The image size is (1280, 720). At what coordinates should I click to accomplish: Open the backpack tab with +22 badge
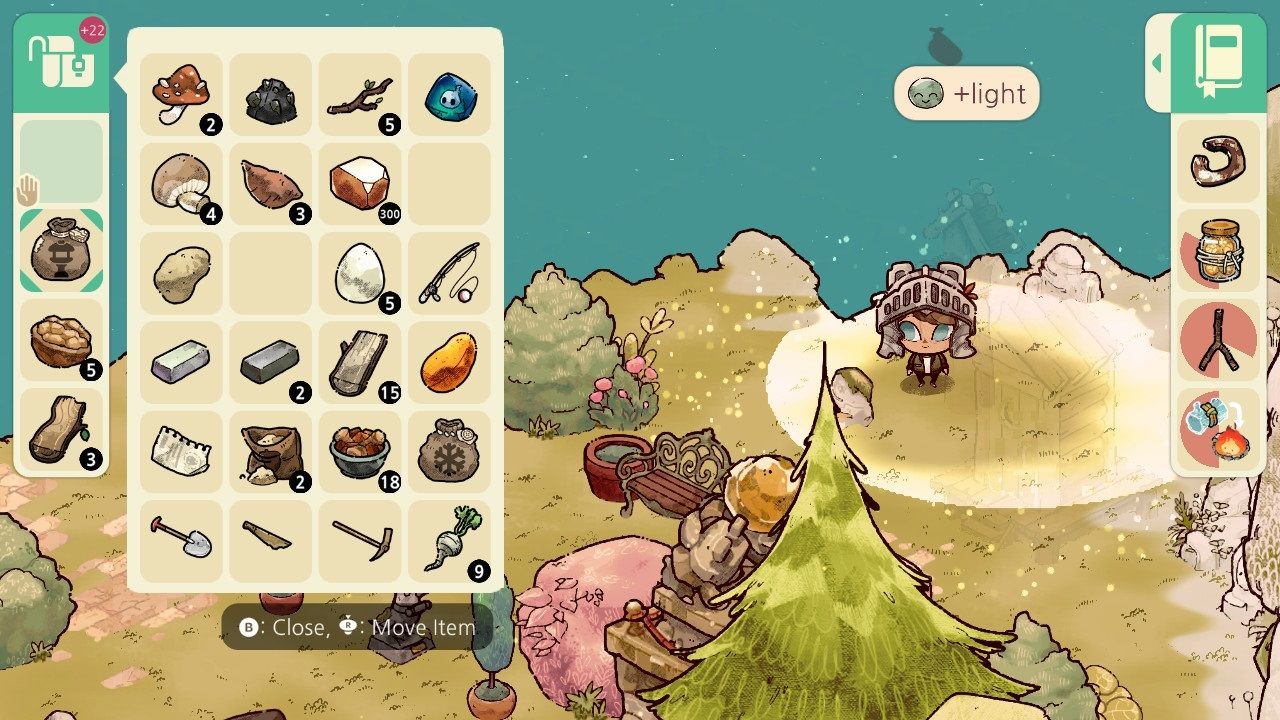coord(62,68)
